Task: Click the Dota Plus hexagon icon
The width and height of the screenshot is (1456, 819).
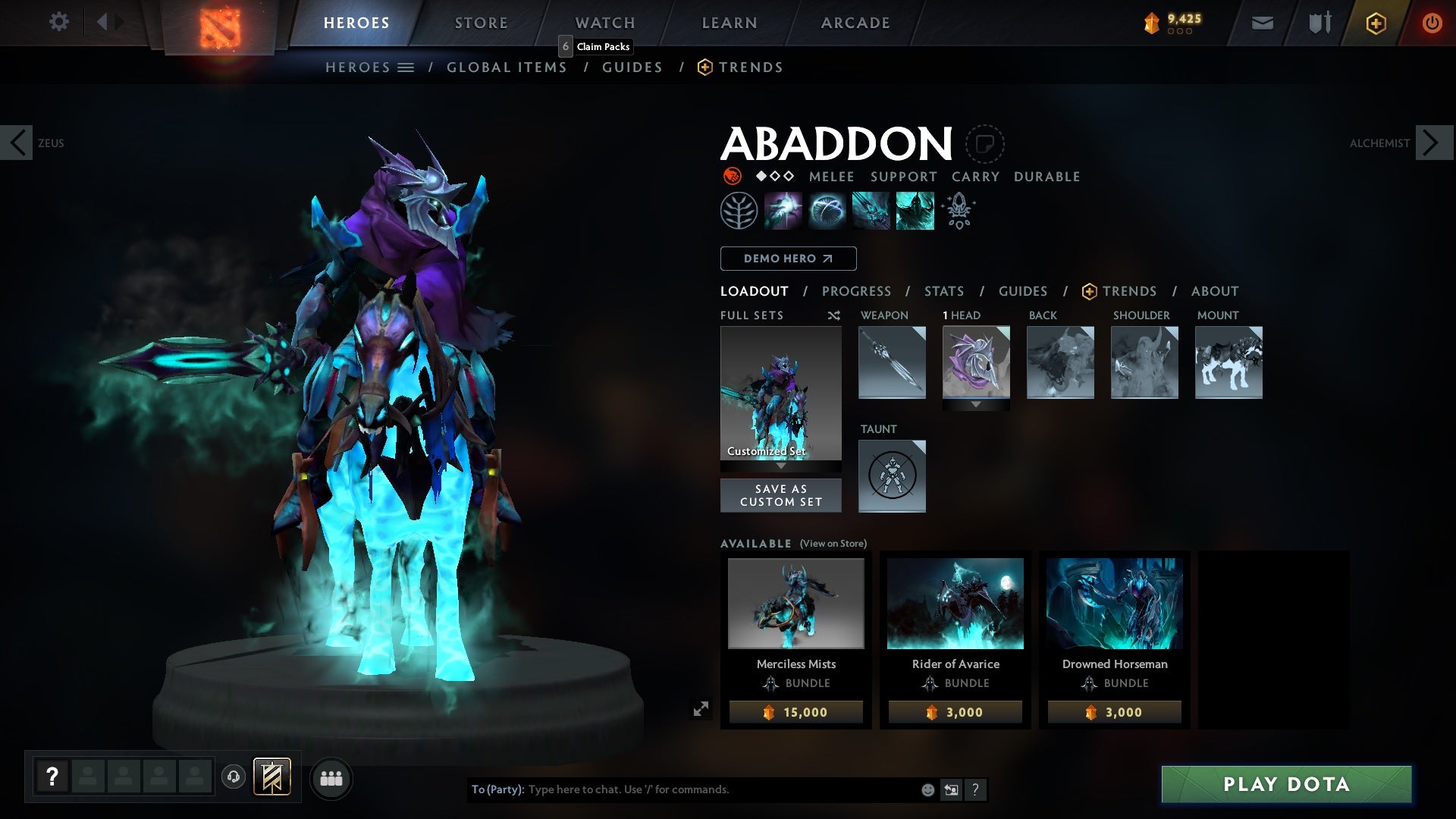Action: click(x=1375, y=23)
